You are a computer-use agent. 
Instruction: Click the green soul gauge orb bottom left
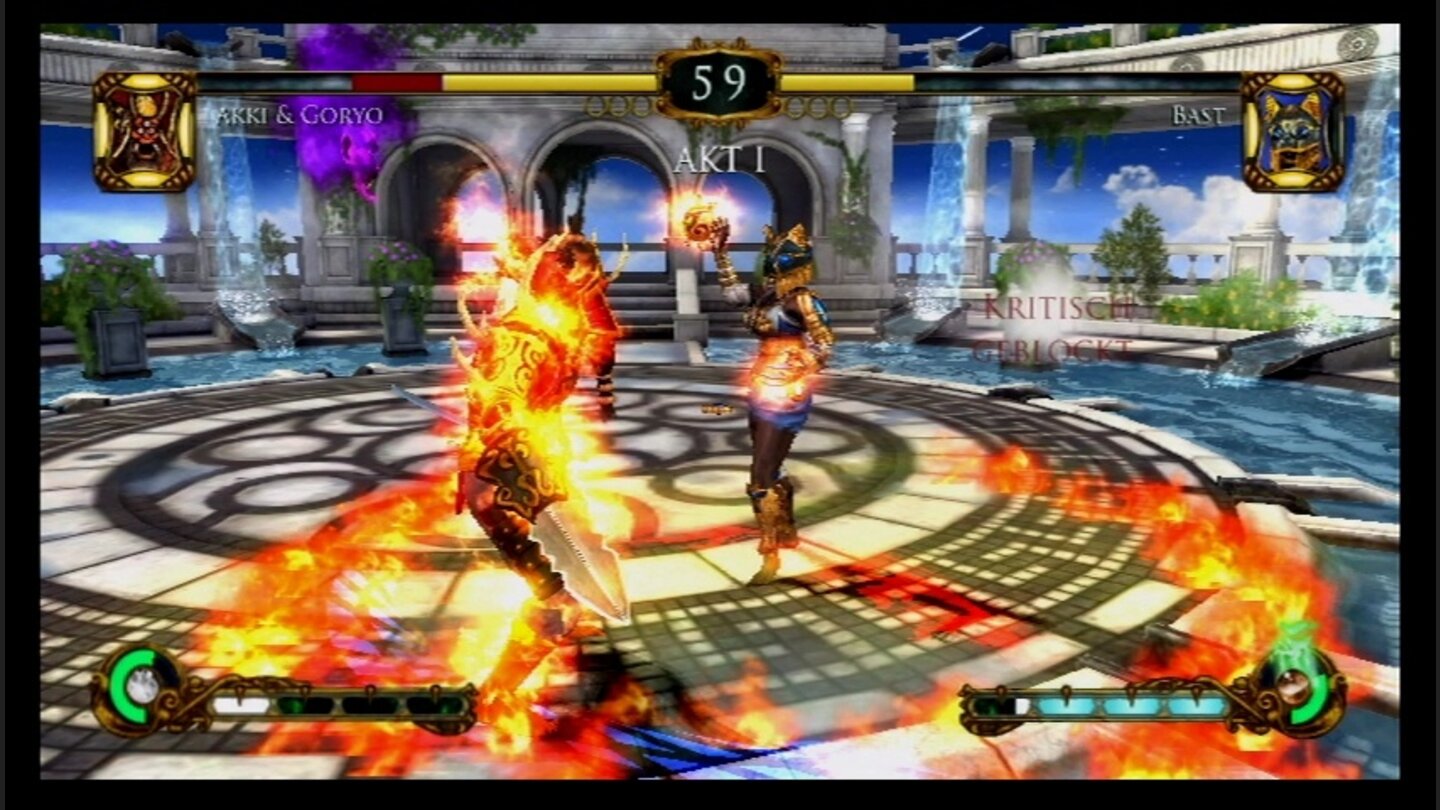click(130, 687)
